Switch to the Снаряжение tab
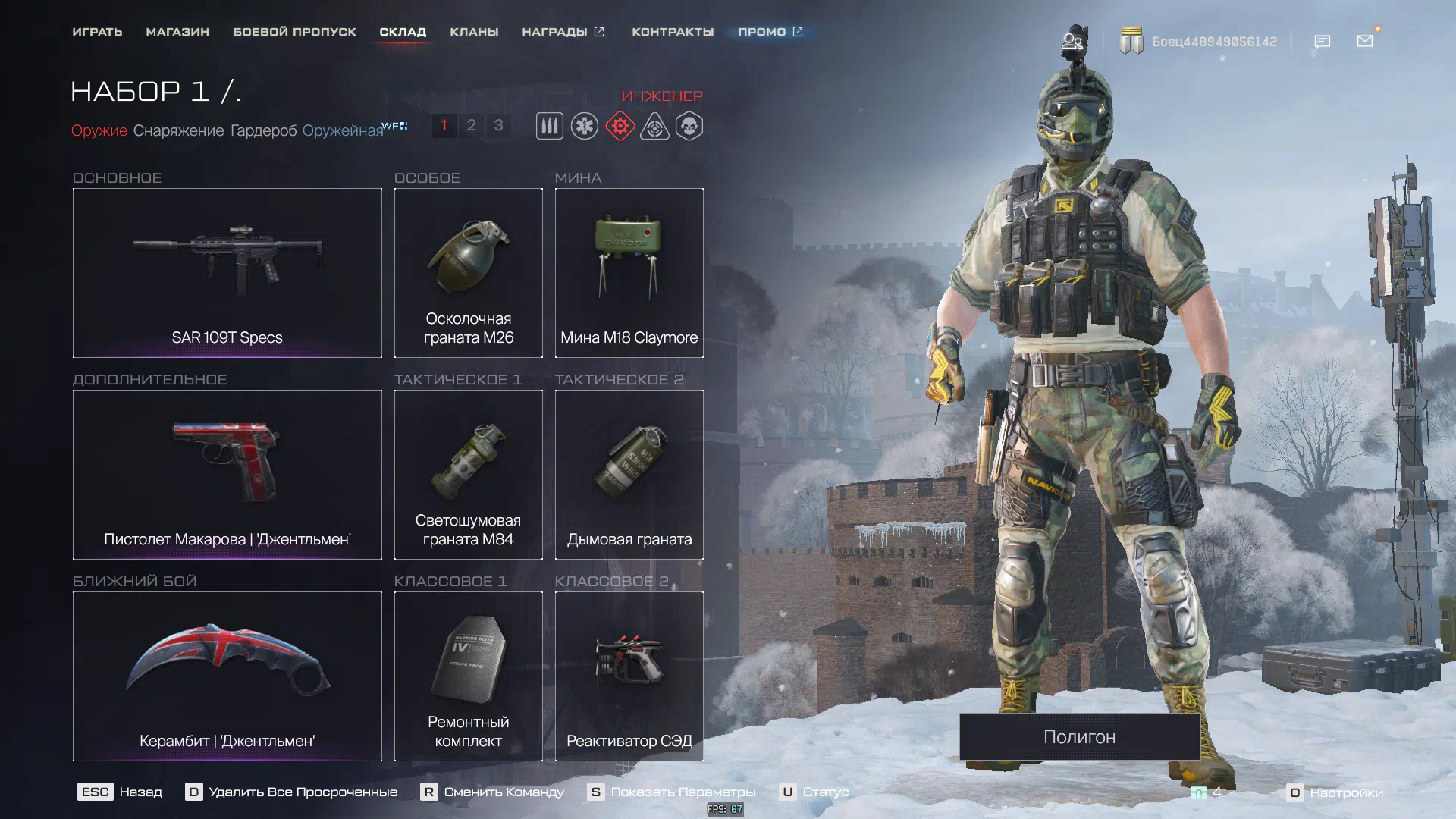The height and width of the screenshot is (819, 1456). pos(178,130)
